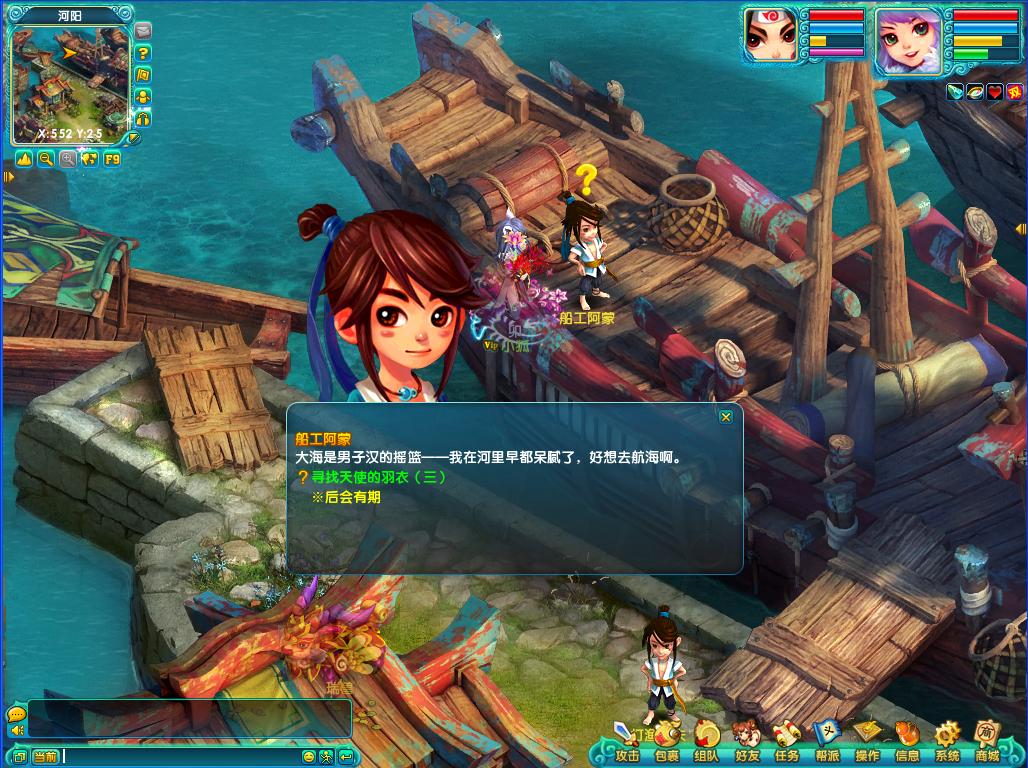Image resolution: width=1028 pixels, height=768 pixels.
Task: Click the question mark help button
Action: [x=143, y=52]
